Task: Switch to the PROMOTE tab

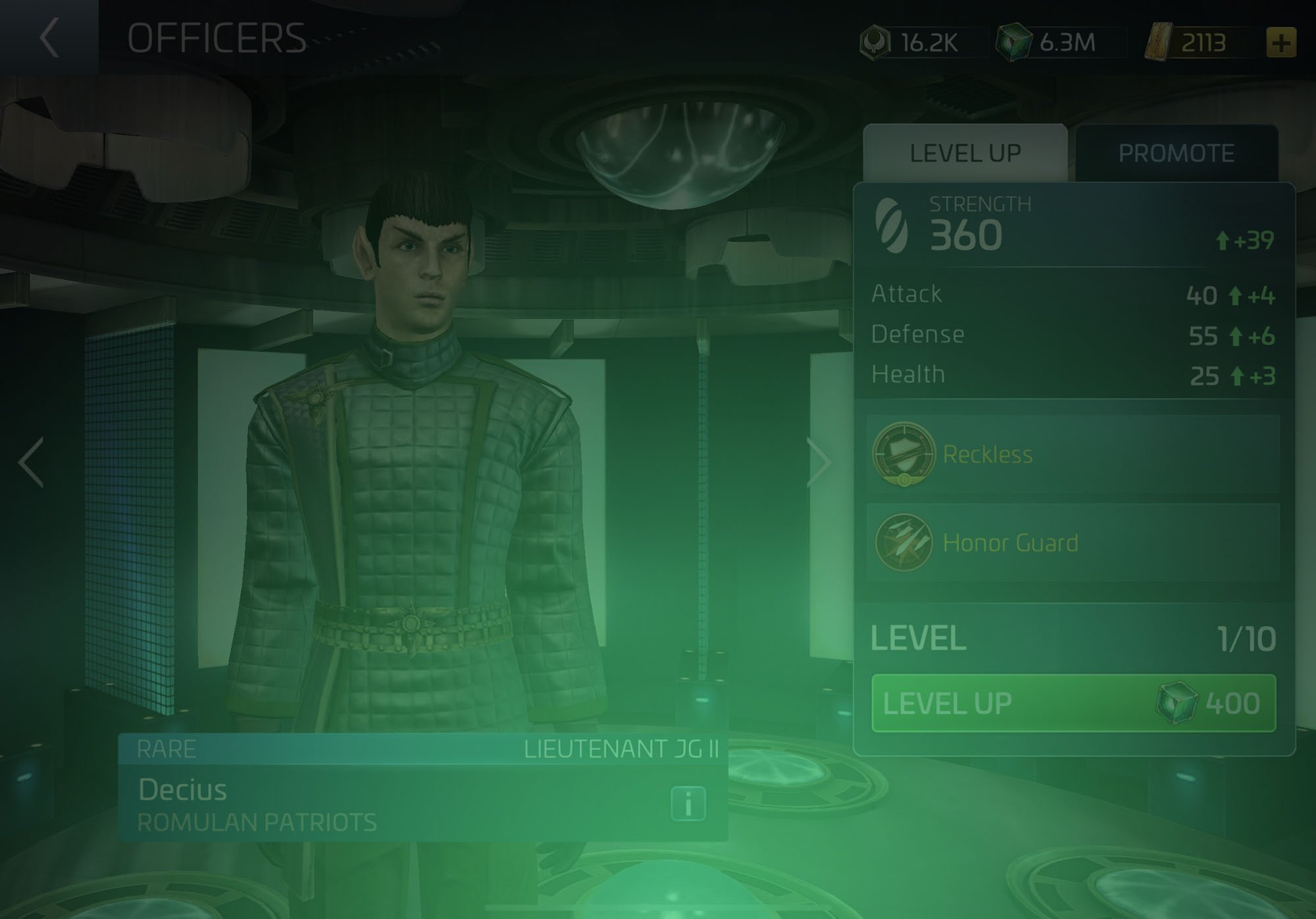Action: [1178, 152]
